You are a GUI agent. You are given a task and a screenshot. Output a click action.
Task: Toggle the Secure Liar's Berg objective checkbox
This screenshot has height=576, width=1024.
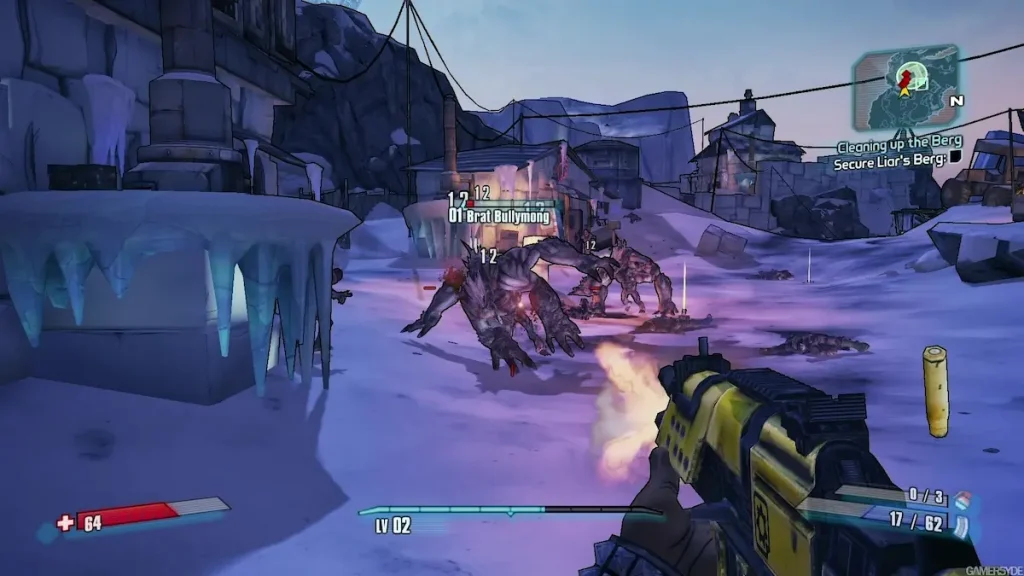[x=955, y=157]
